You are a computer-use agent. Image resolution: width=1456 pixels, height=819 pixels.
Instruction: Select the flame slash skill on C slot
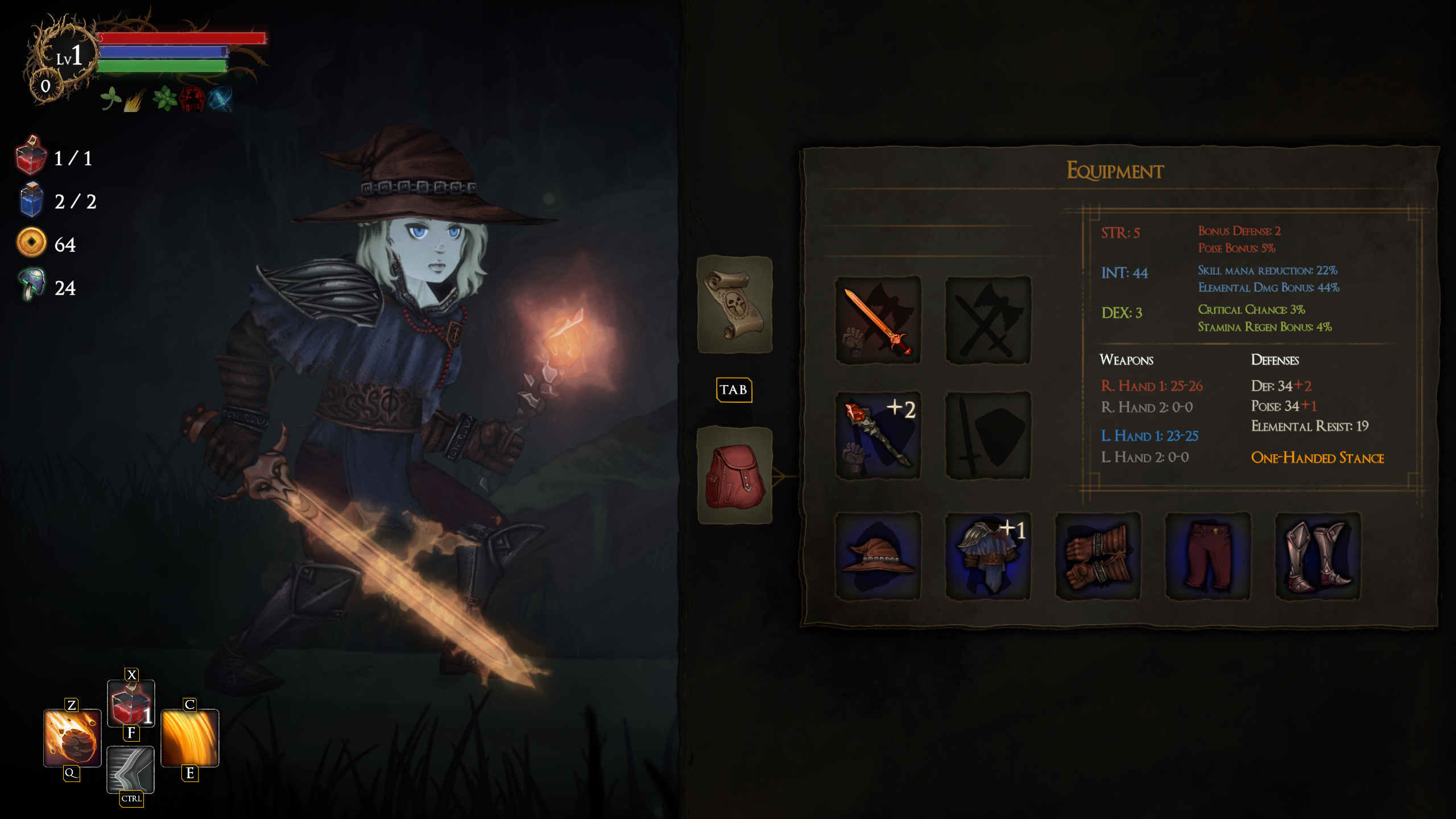(189, 738)
